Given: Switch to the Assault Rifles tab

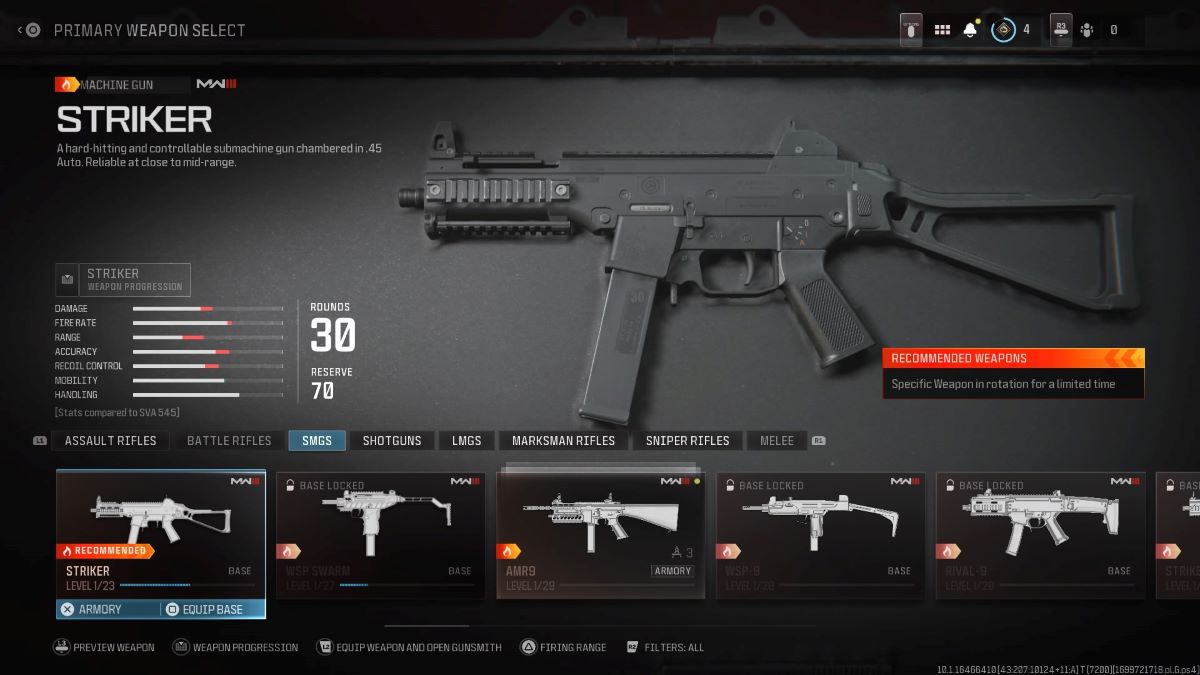Looking at the screenshot, I should (110, 440).
